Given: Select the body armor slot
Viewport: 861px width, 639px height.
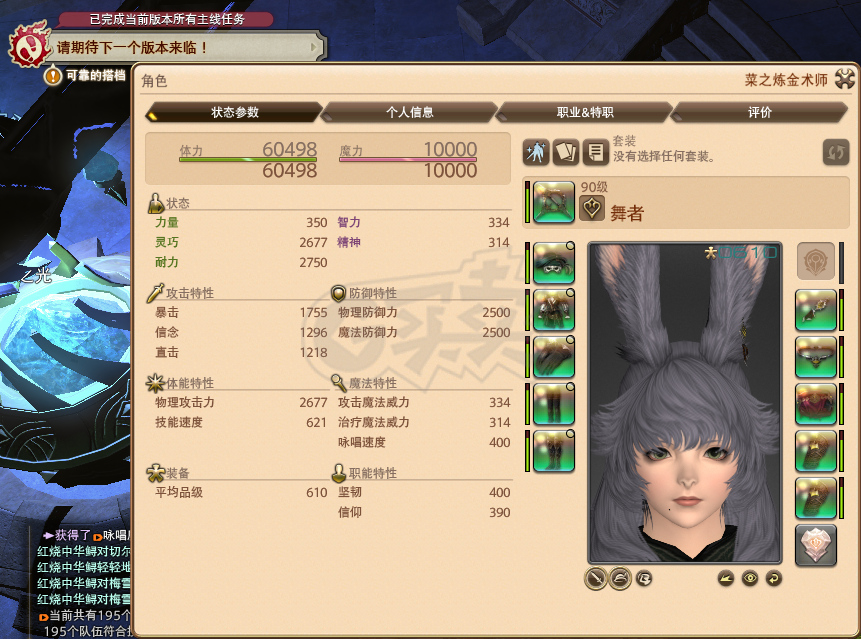Looking at the screenshot, I should (x=553, y=309).
